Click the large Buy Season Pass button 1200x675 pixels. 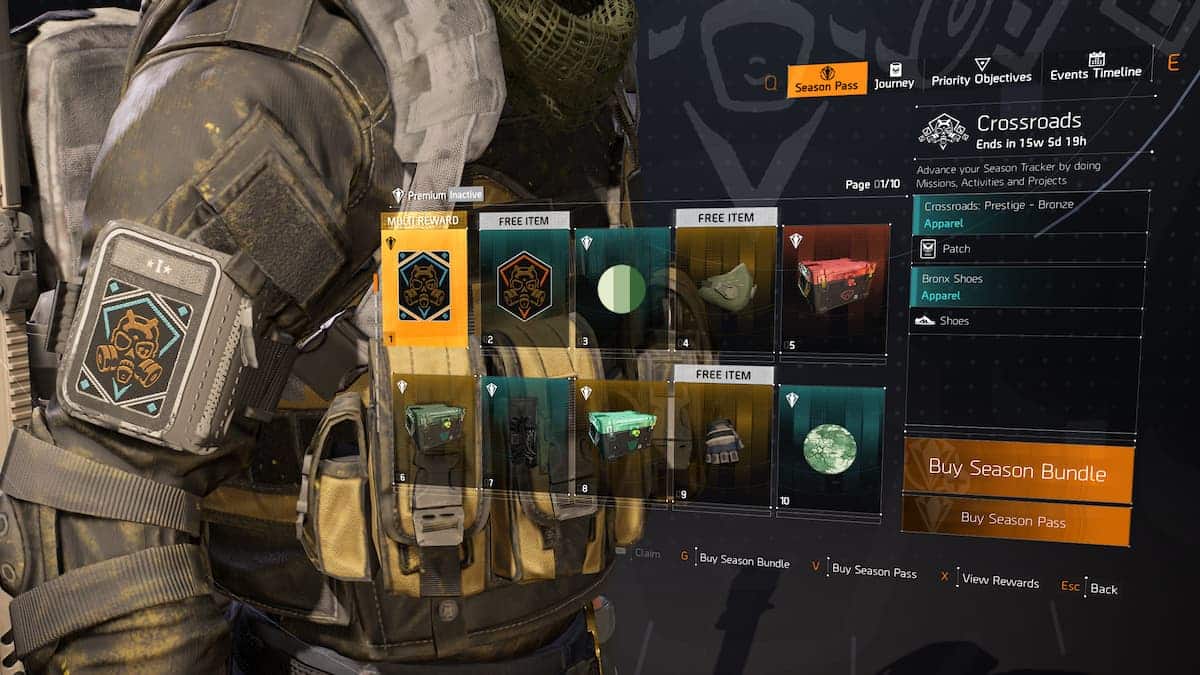[x=1013, y=519]
